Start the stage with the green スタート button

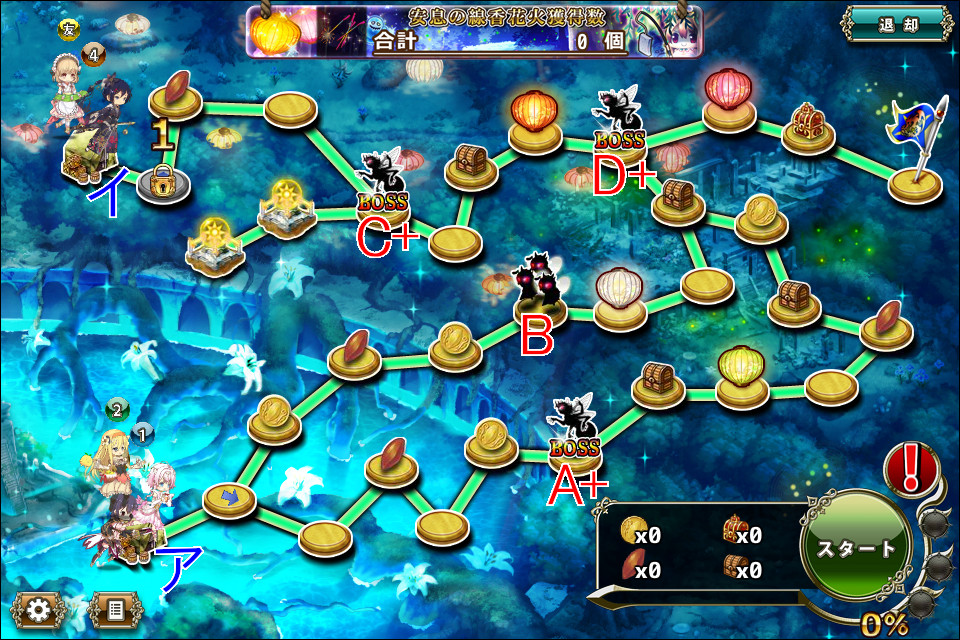coord(857,548)
